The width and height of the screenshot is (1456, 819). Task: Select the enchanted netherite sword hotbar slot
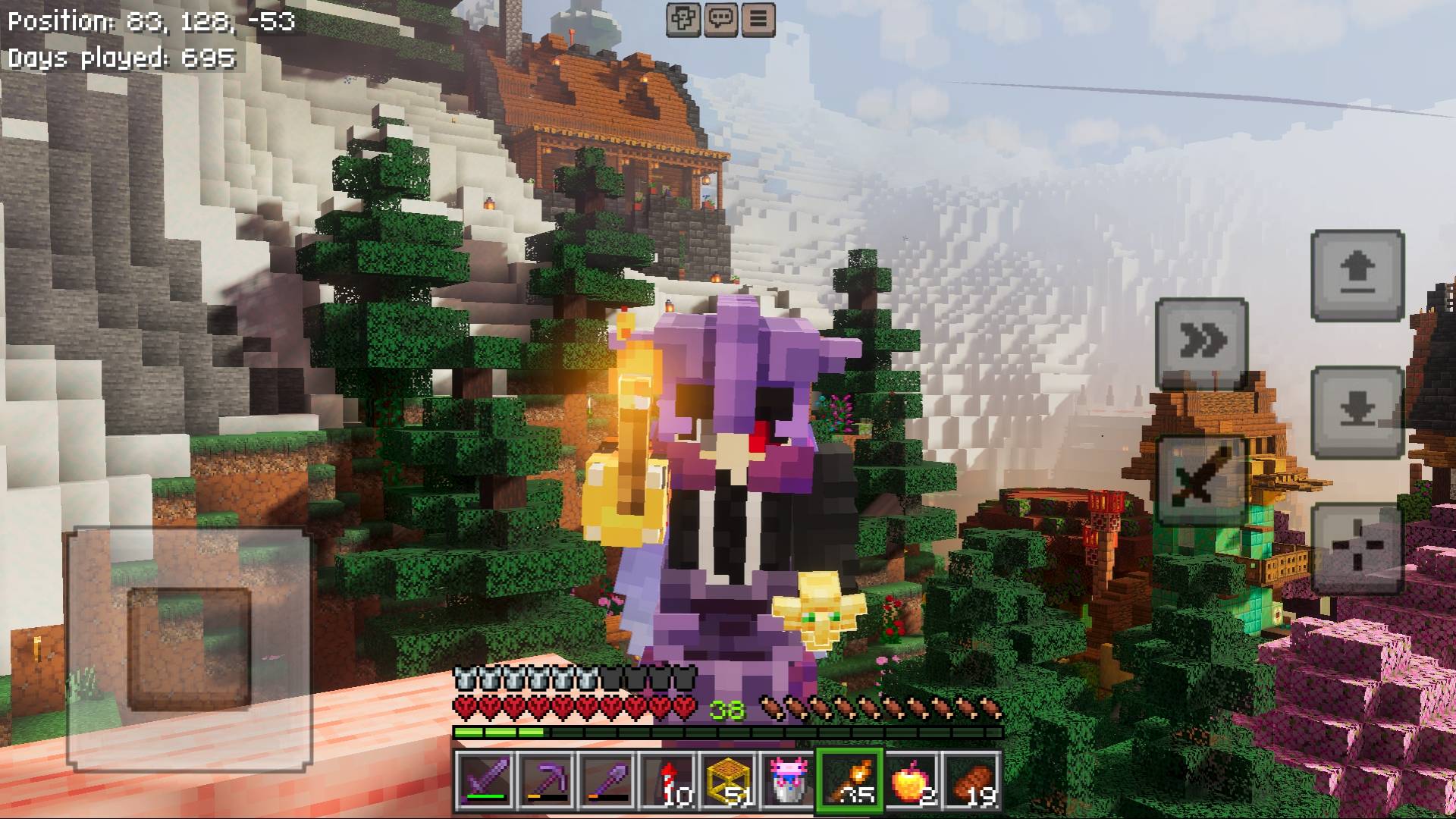tap(488, 781)
